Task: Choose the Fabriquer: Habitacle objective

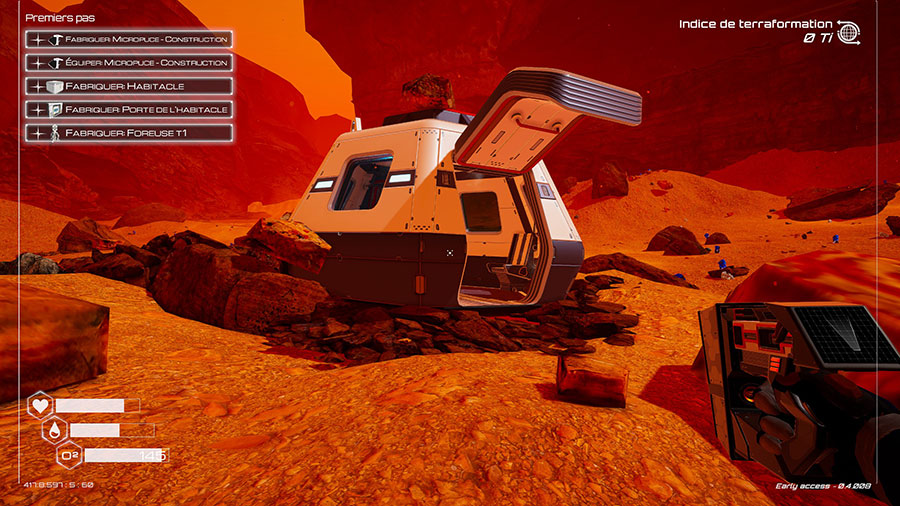Action: pyautogui.click(x=129, y=86)
